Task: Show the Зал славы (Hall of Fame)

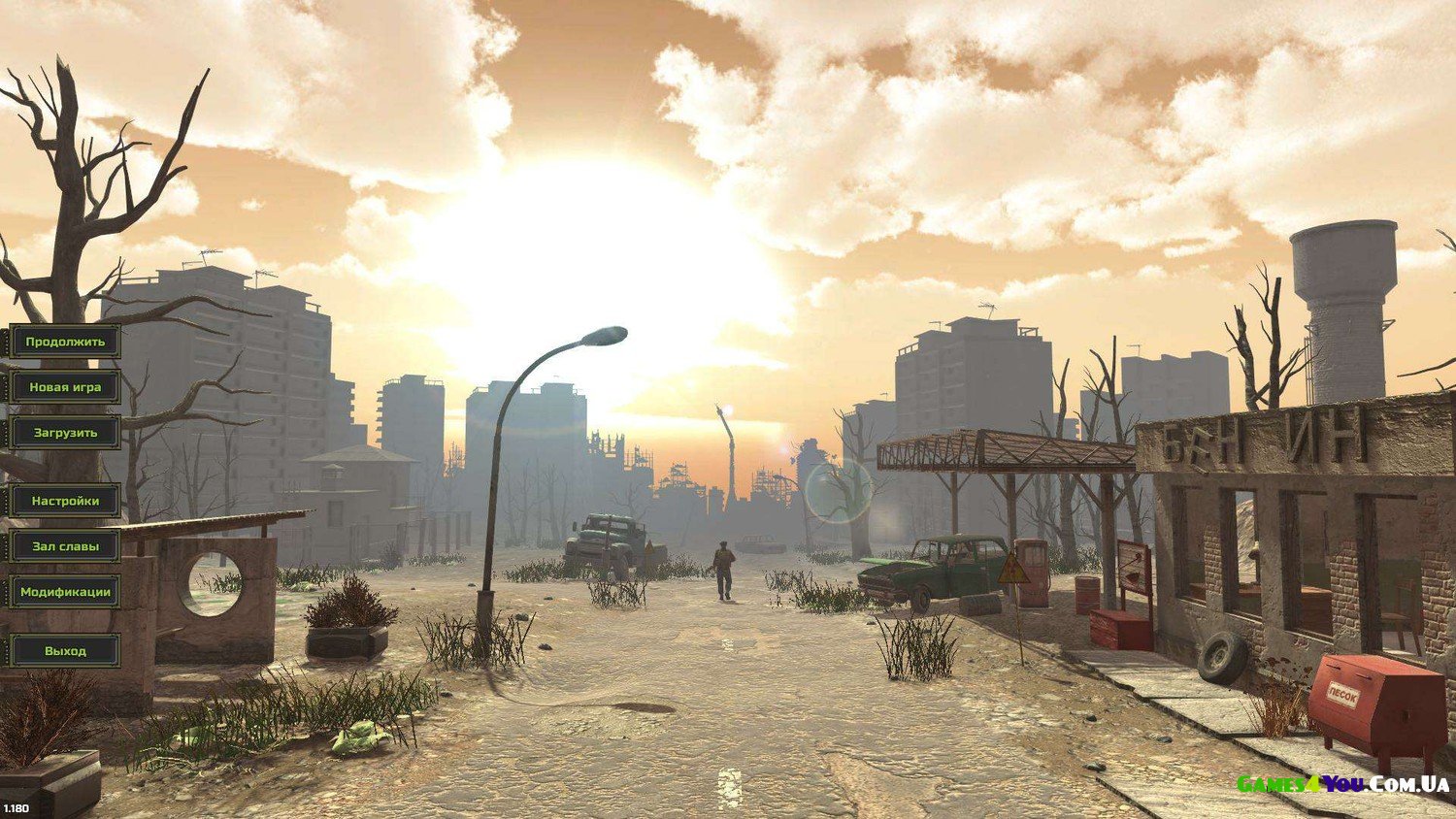Action: coord(65,546)
